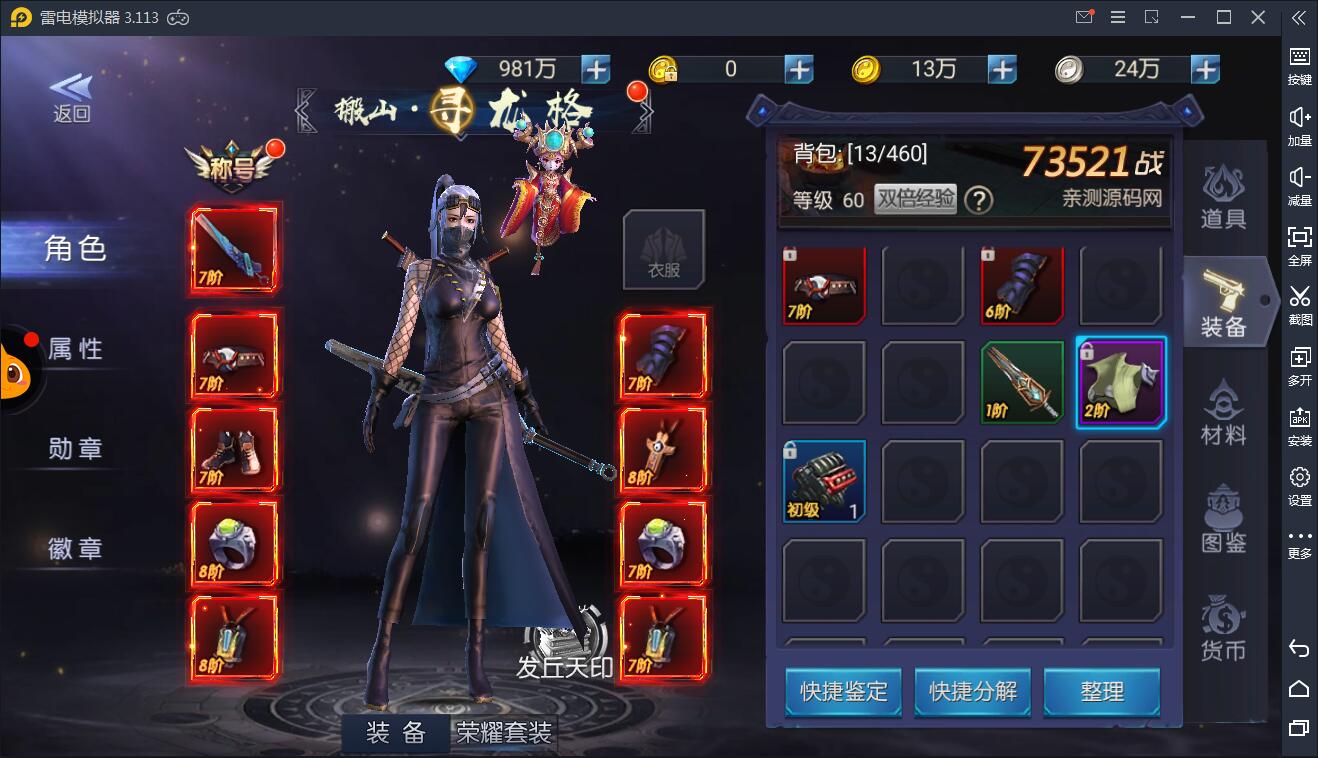Click the 整理 sort button
The image size is (1318, 758).
point(1101,691)
